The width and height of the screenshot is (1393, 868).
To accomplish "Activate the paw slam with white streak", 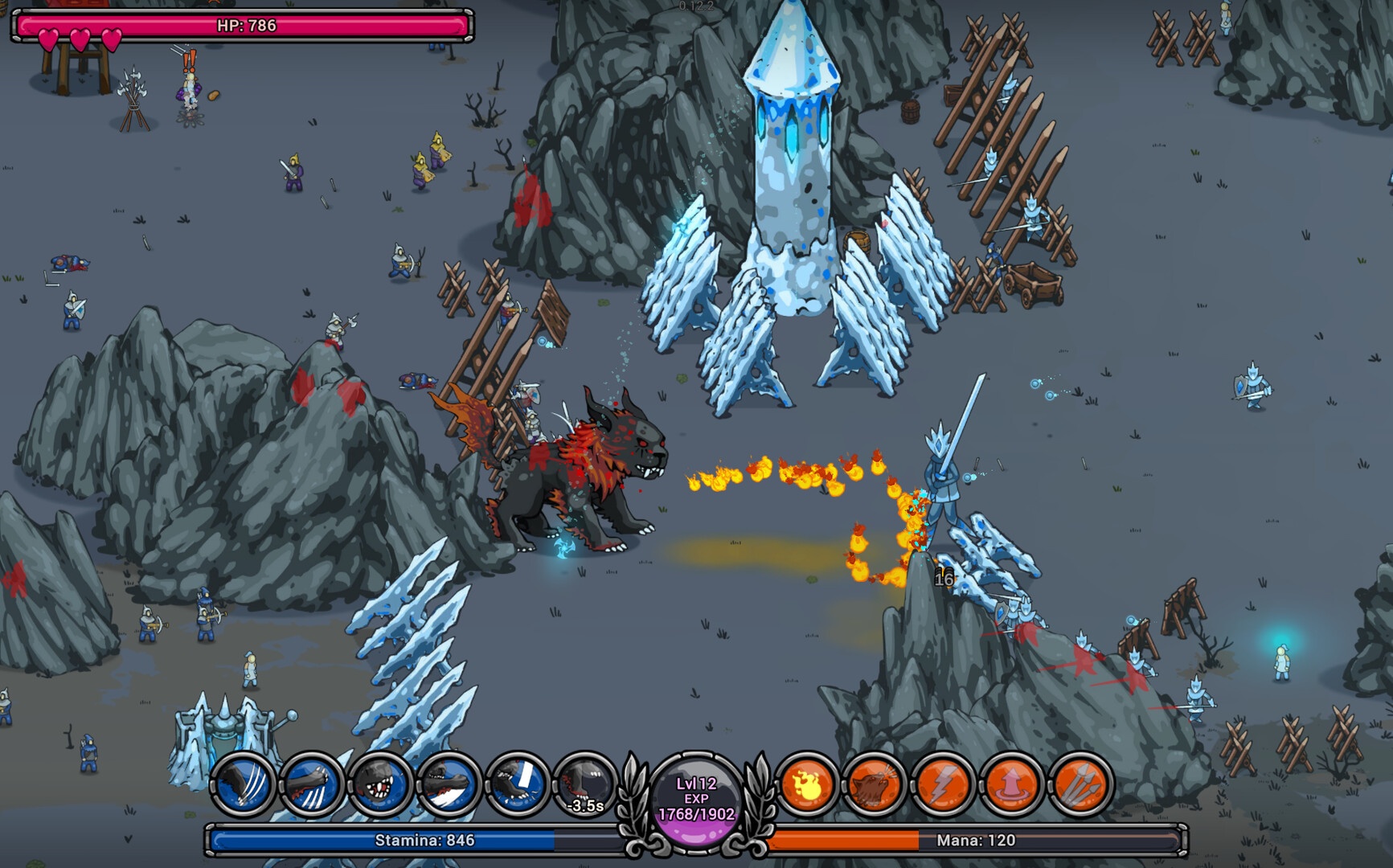I will (x=449, y=784).
